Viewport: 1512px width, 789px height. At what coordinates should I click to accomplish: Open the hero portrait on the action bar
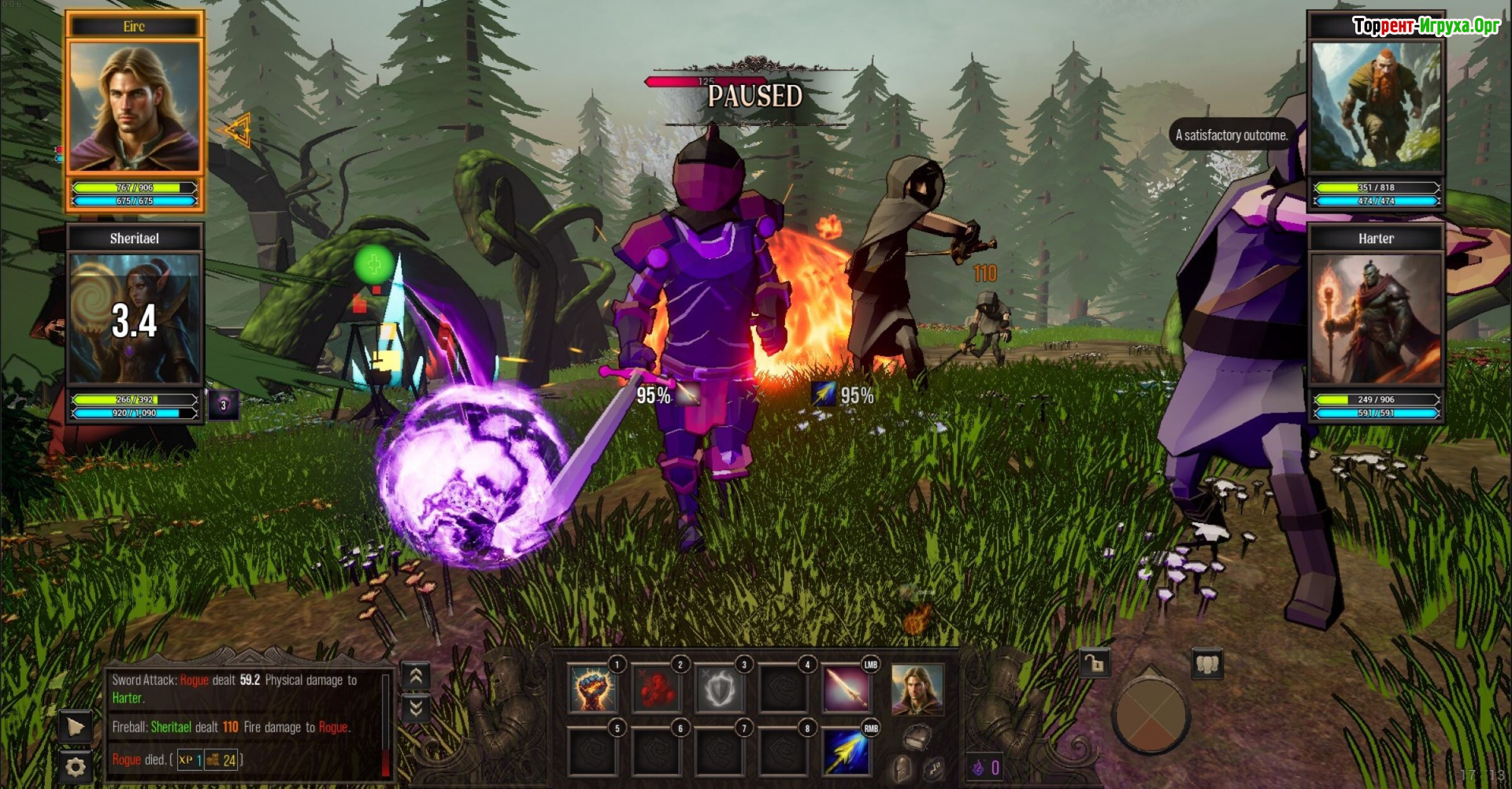point(917,689)
